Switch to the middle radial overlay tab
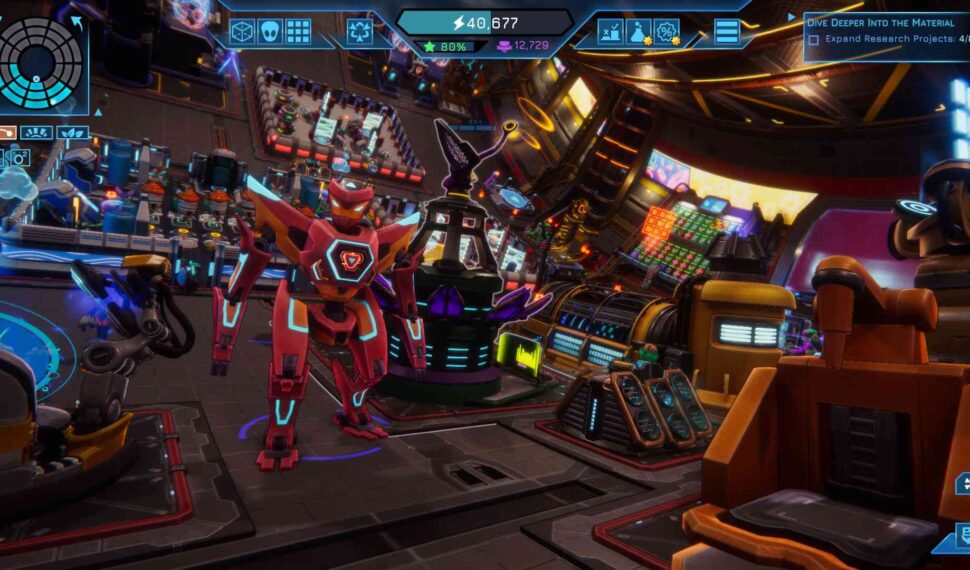The width and height of the screenshot is (970, 570). tap(36, 132)
